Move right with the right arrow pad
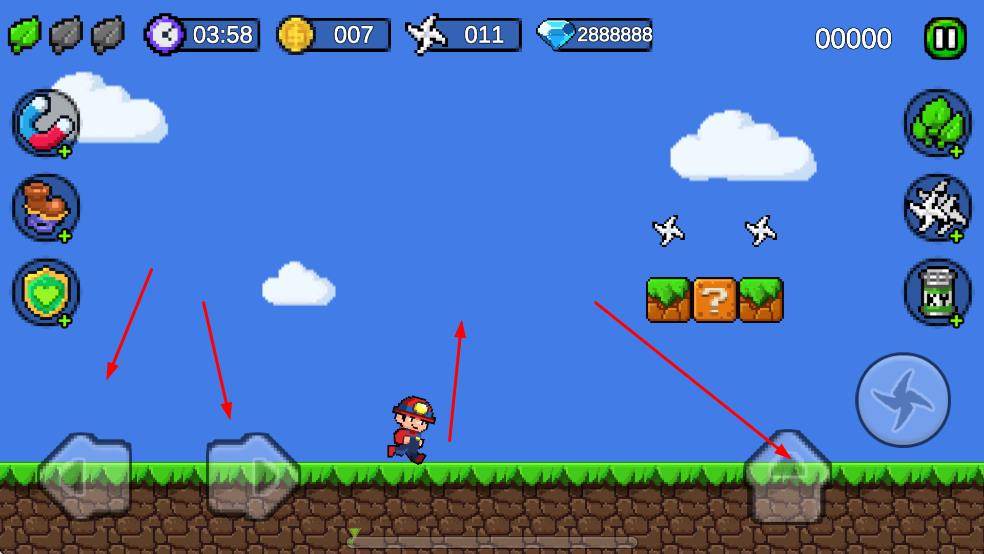The height and width of the screenshot is (554, 984). (x=252, y=475)
